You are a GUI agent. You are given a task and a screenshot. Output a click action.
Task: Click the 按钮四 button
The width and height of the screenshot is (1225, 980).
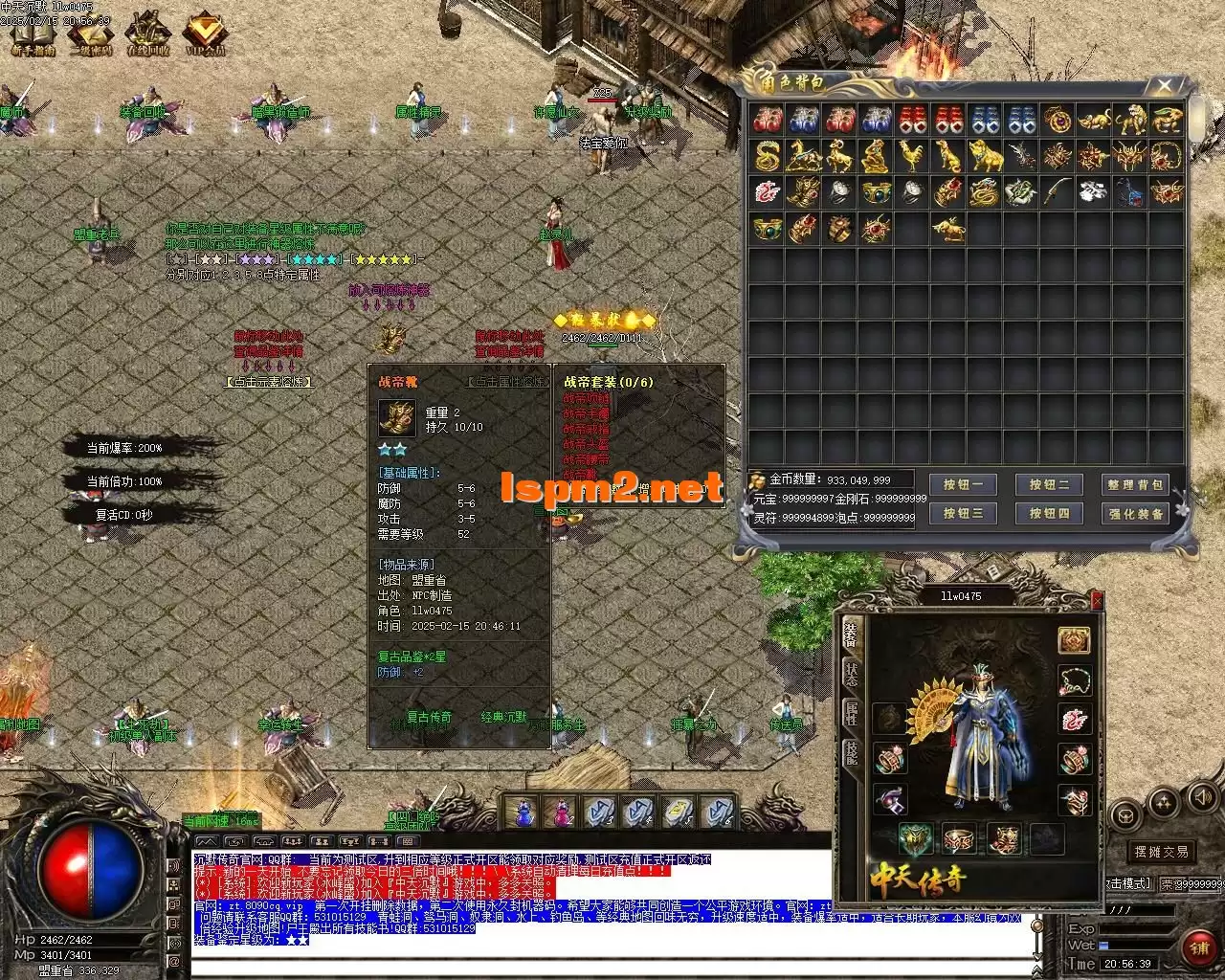[1048, 514]
